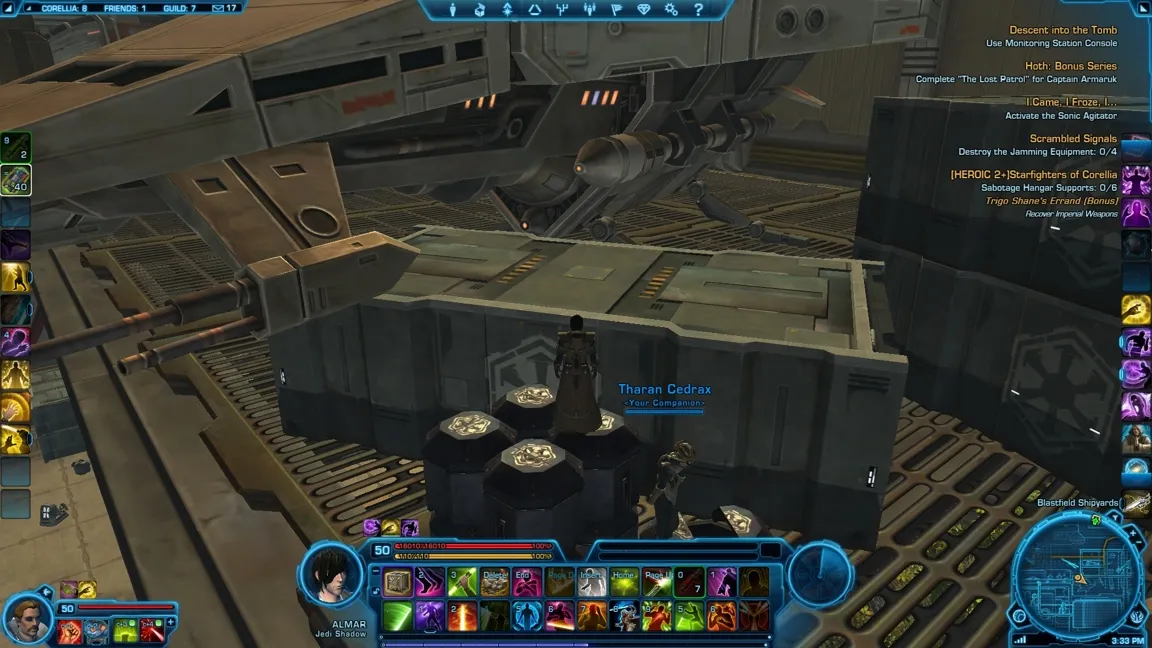Image resolution: width=1152 pixels, height=648 pixels.
Task: Open the inventory box icon in top menu
Action: [479, 10]
